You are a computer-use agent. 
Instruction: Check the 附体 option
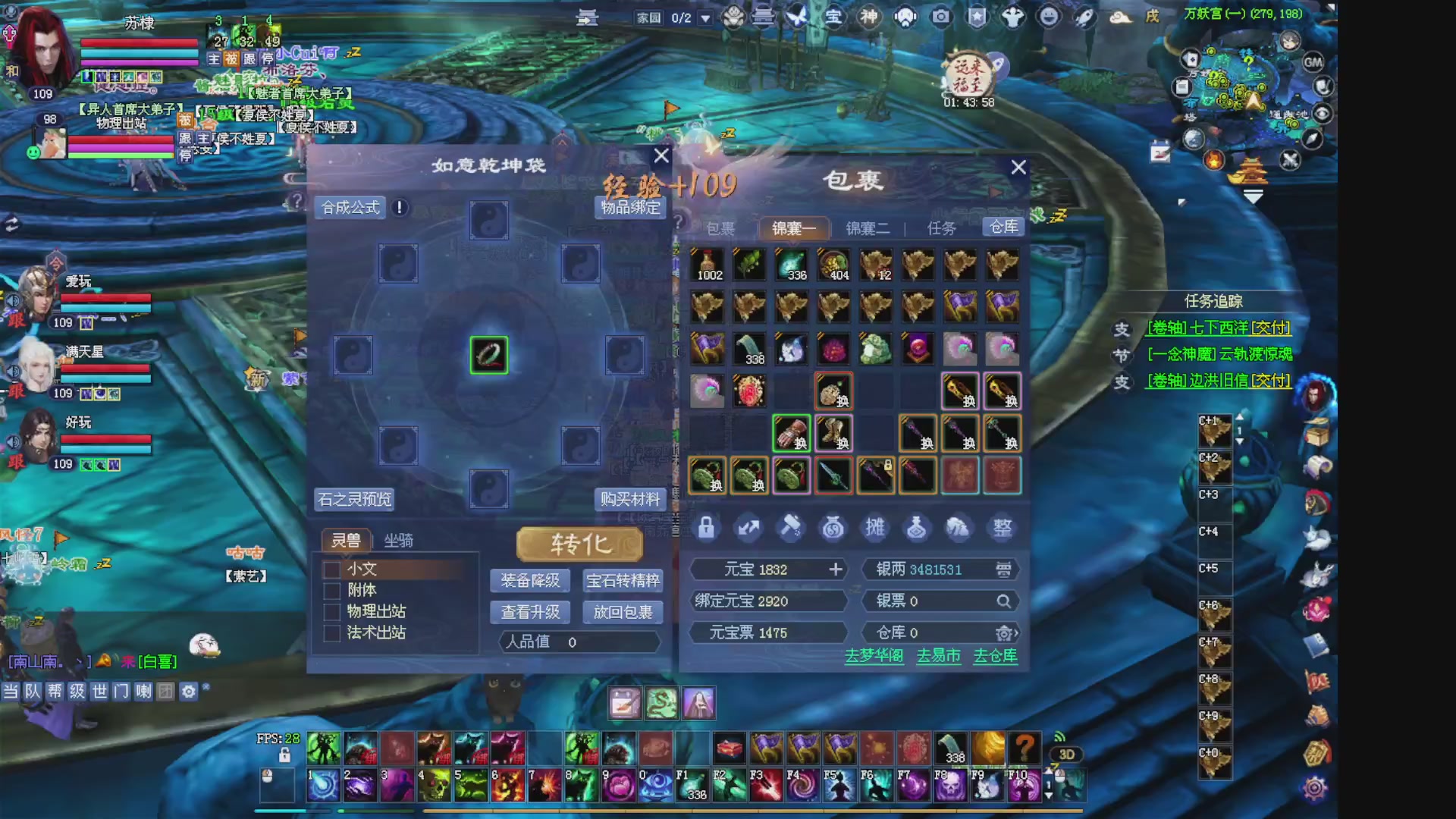click(x=331, y=590)
